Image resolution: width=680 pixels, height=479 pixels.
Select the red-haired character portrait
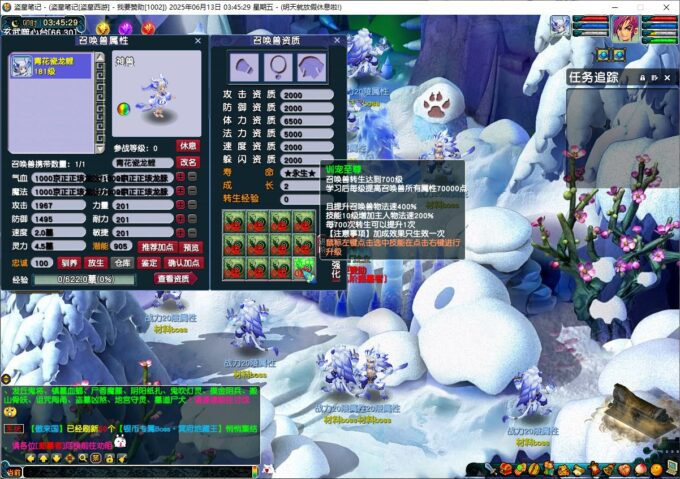coord(626,27)
